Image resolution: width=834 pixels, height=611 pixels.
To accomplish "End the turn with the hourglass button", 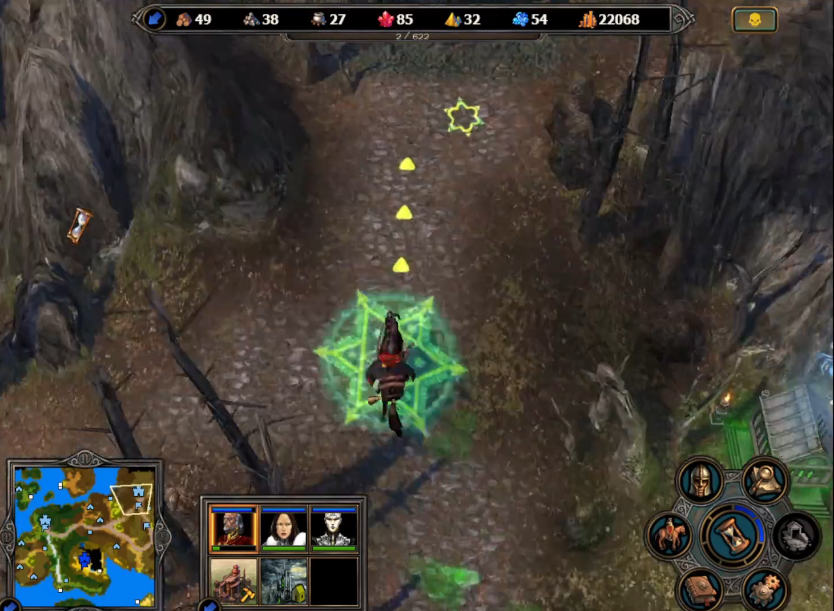I will coord(734,536).
